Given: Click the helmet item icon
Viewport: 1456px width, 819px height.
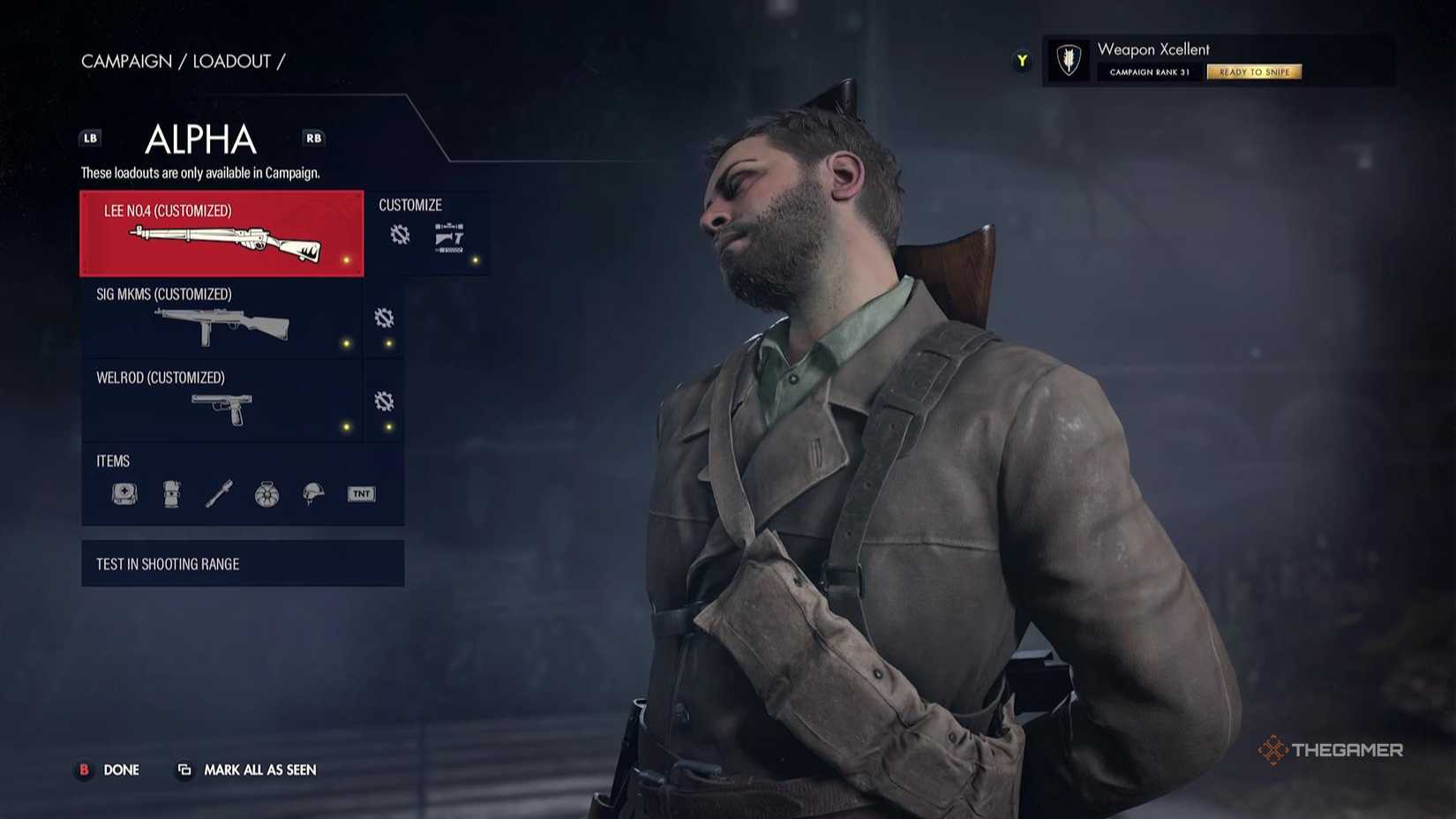Looking at the screenshot, I should (x=311, y=494).
